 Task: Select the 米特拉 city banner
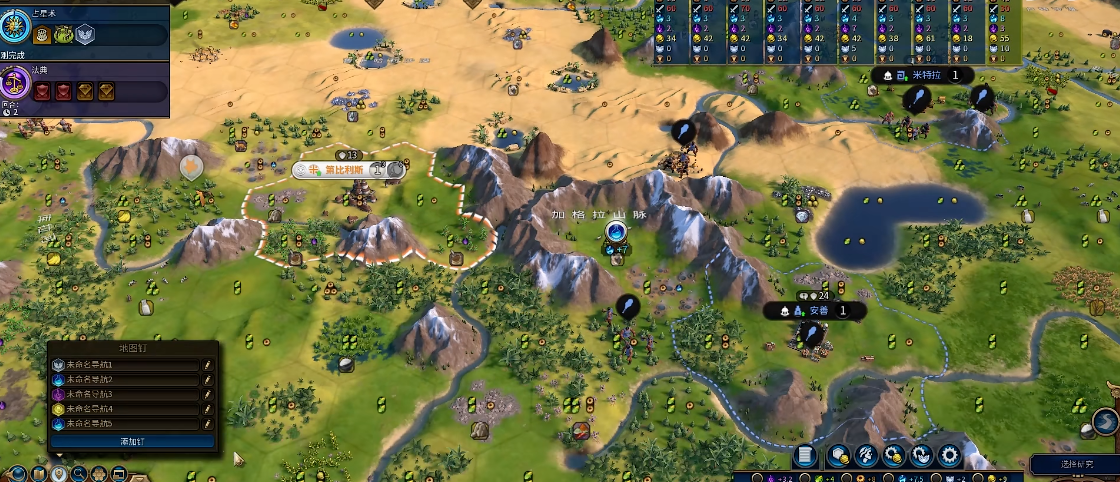(x=925, y=76)
